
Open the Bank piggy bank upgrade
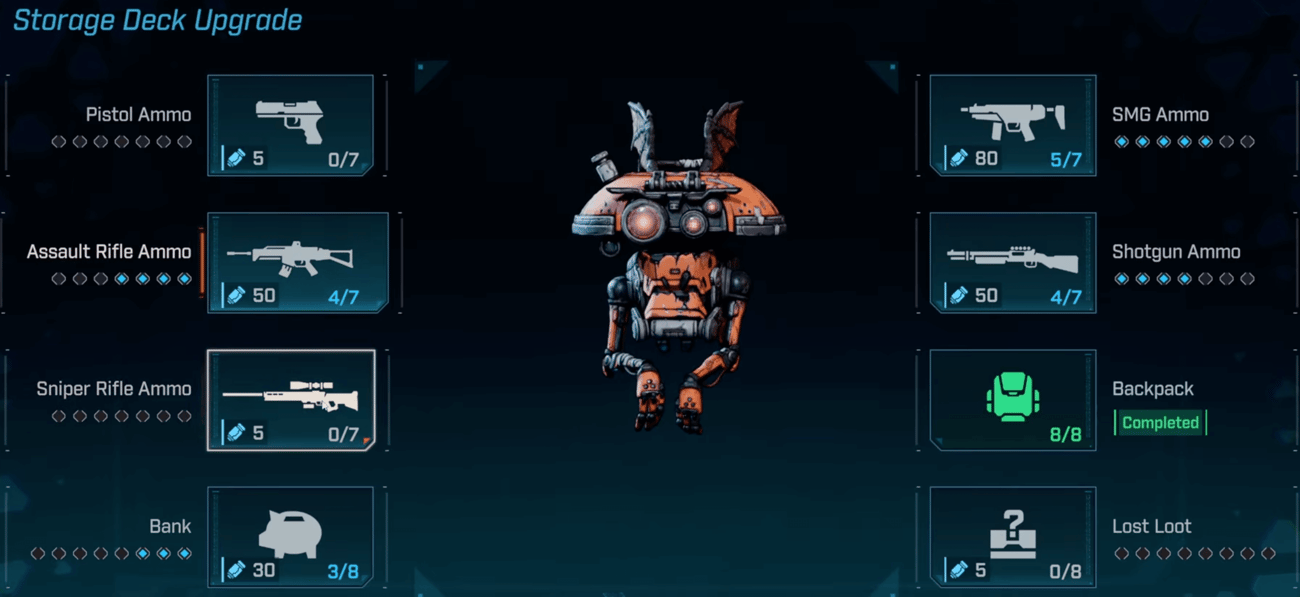290,536
